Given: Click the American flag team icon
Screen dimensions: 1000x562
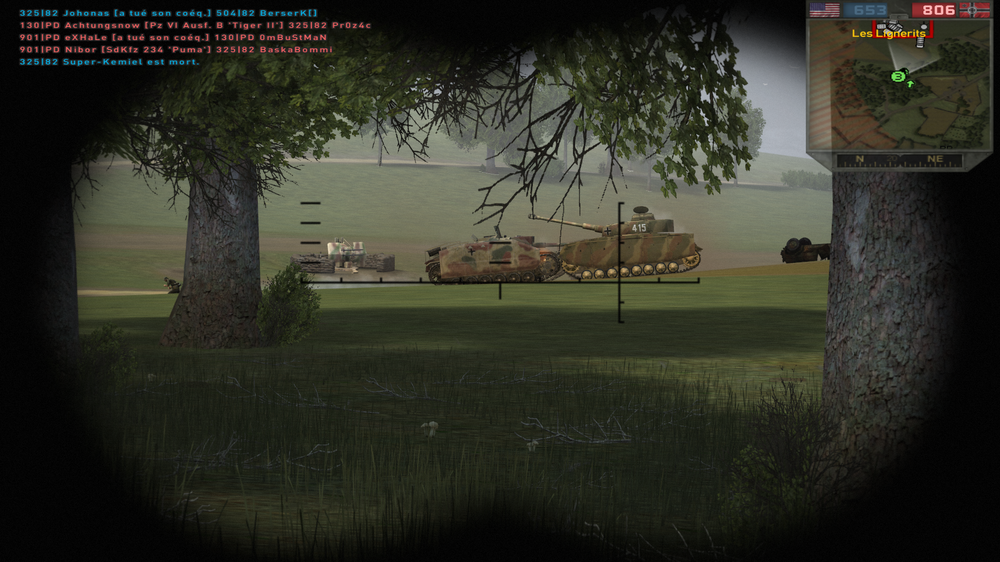Looking at the screenshot, I should coord(824,10).
